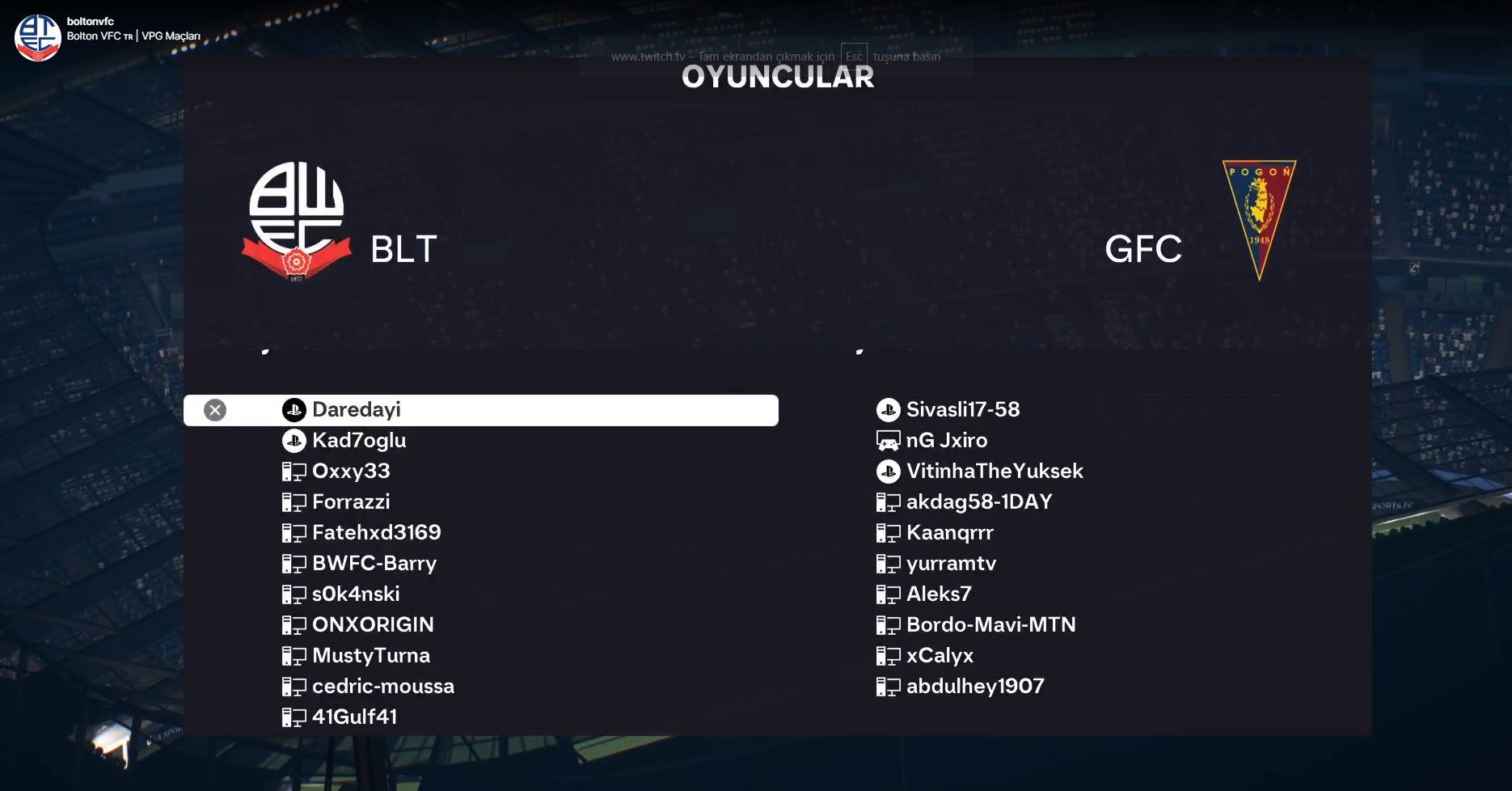Highlight player Forrazzi

[x=351, y=502]
